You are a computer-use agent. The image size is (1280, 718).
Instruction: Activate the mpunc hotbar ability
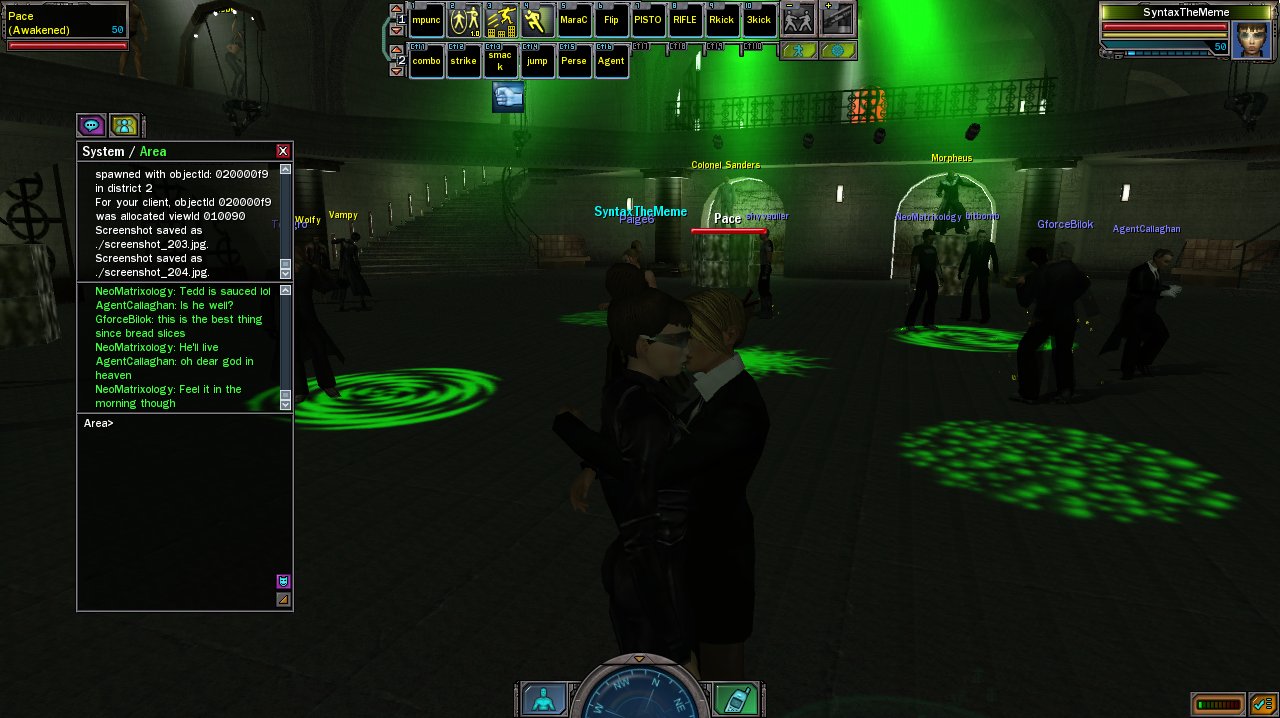pos(427,20)
